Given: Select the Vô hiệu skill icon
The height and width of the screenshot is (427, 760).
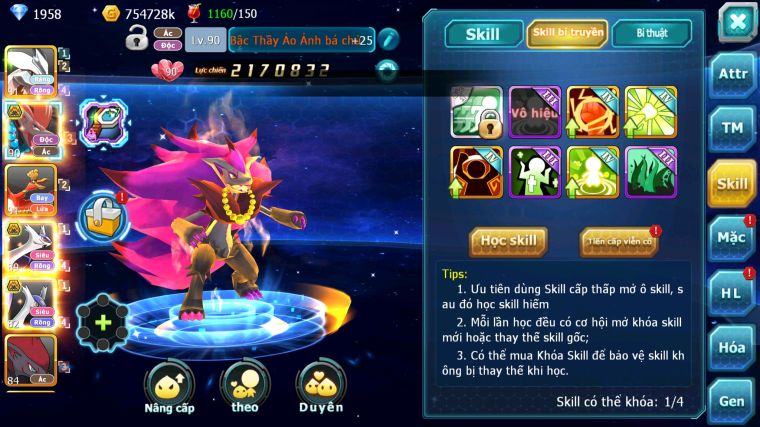Looking at the screenshot, I should (x=534, y=112).
